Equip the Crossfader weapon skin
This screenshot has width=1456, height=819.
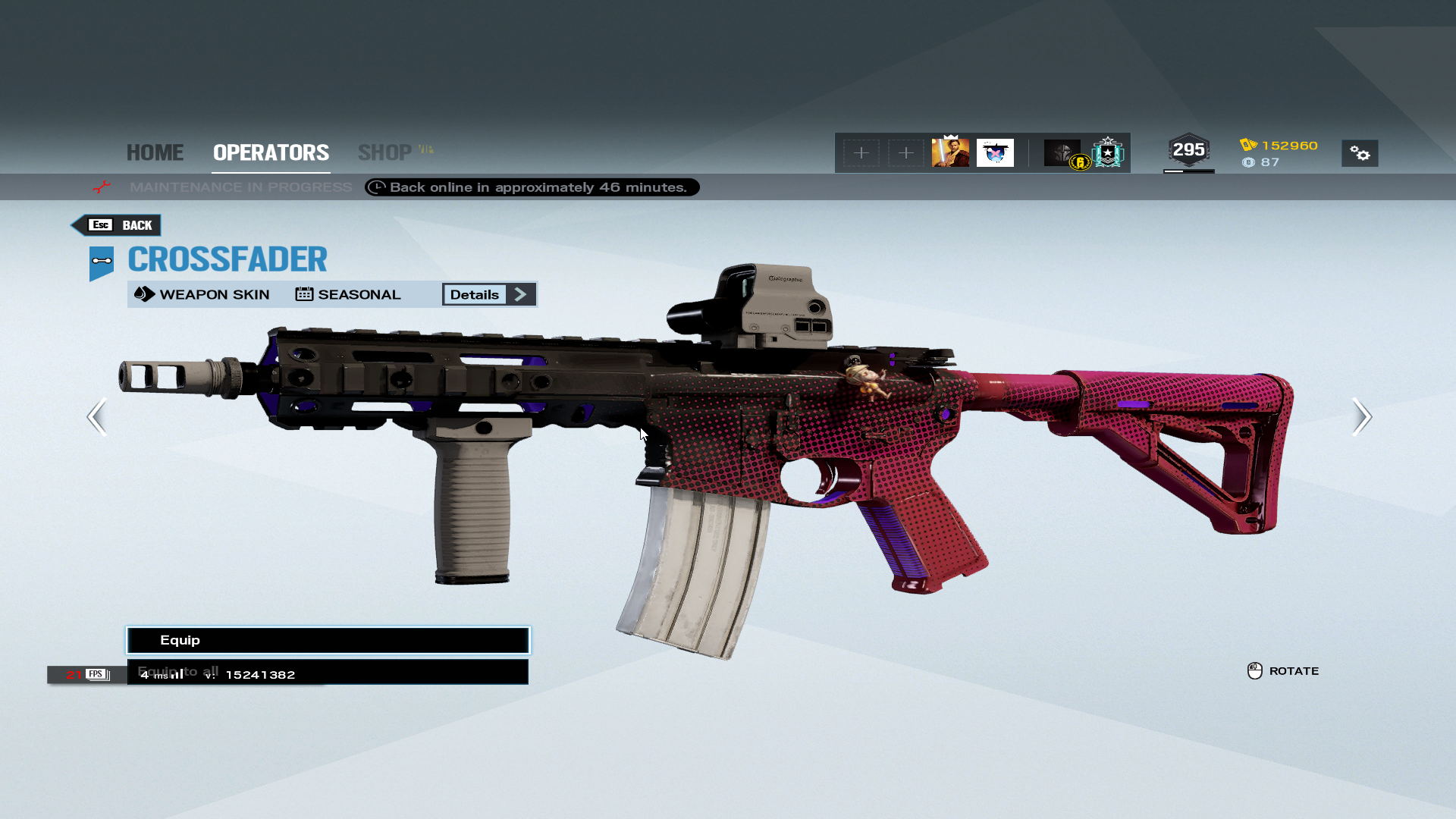[x=328, y=640]
